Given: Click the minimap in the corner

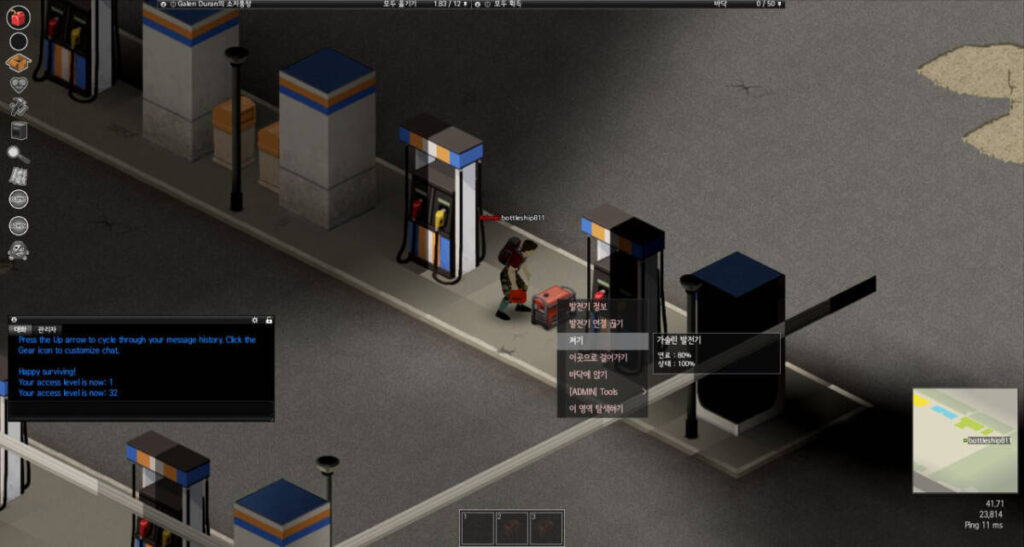Looking at the screenshot, I should (963, 440).
